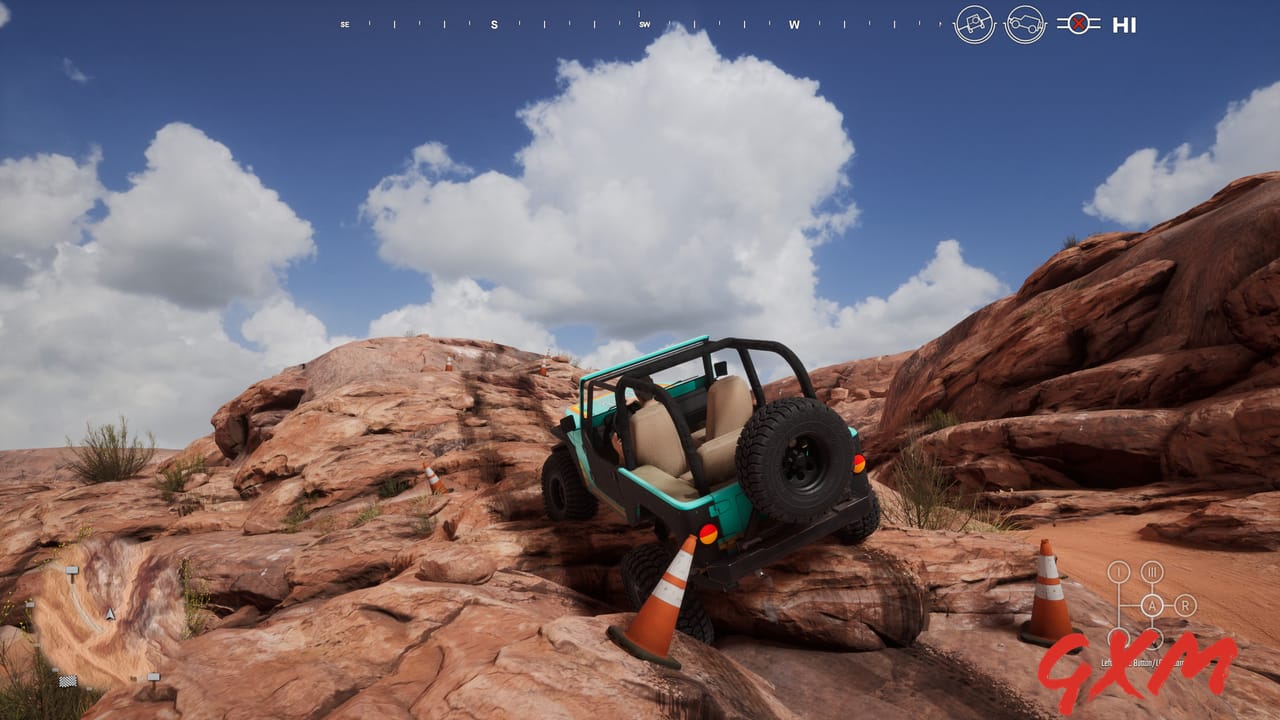Click the player arrow on the minimap
Image resolution: width=1280 pixels, height=720 pixels.
(x=110, y=614)
